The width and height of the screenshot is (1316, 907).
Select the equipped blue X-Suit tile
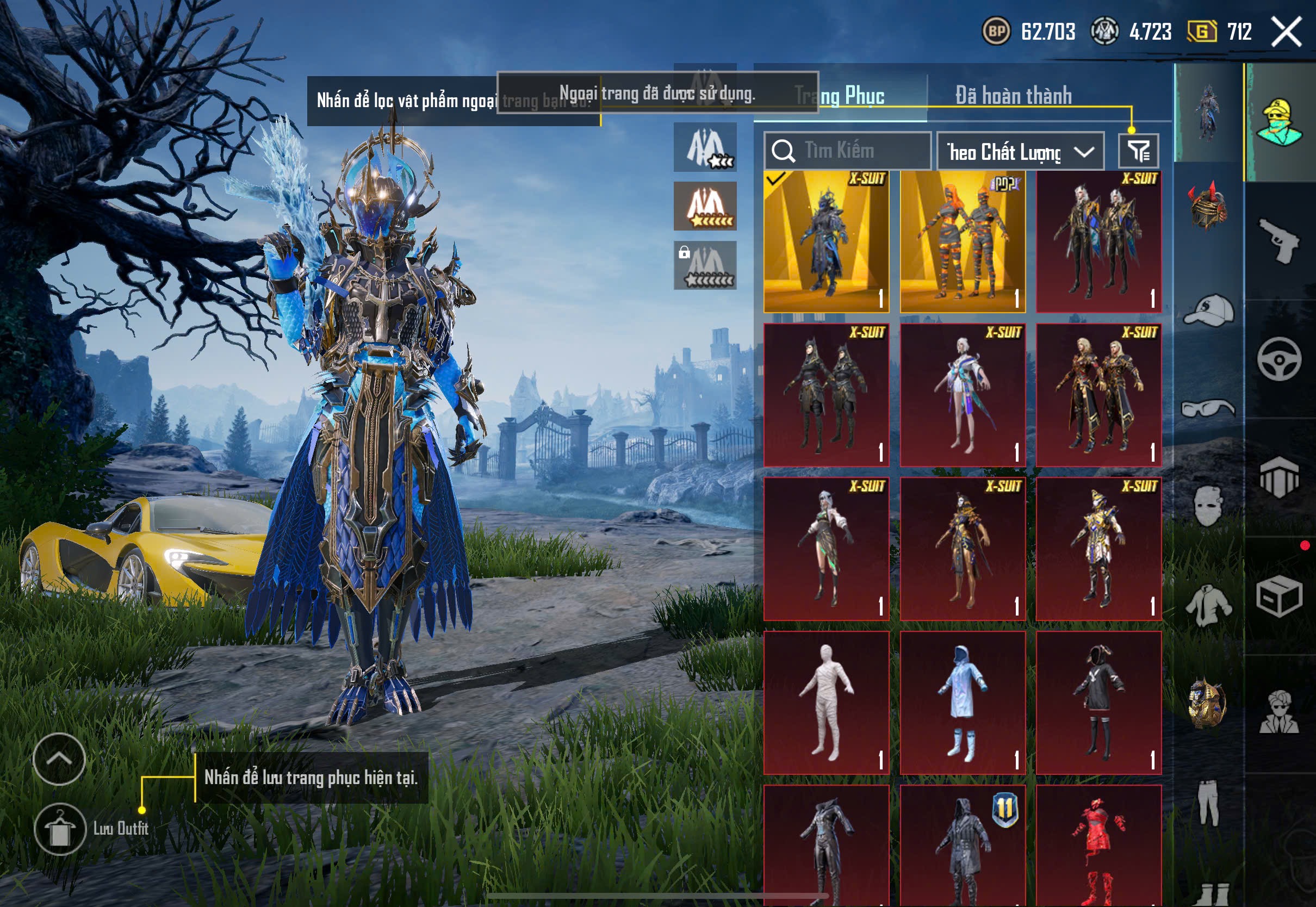826,241
